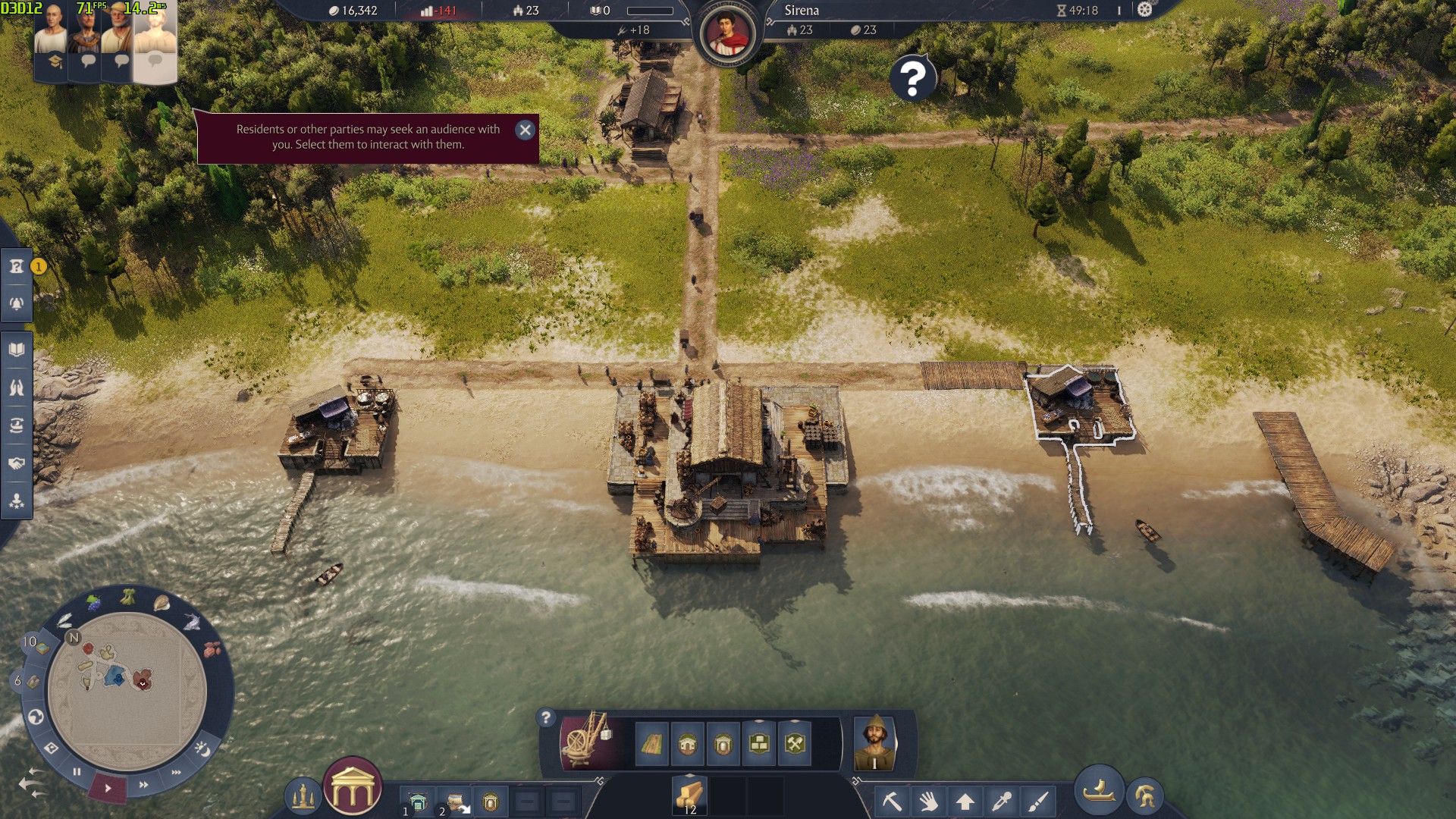This screenshot has width=1456, height=819.
Task: Select the eyedropper copy tool
Action: click(1002, 801)
